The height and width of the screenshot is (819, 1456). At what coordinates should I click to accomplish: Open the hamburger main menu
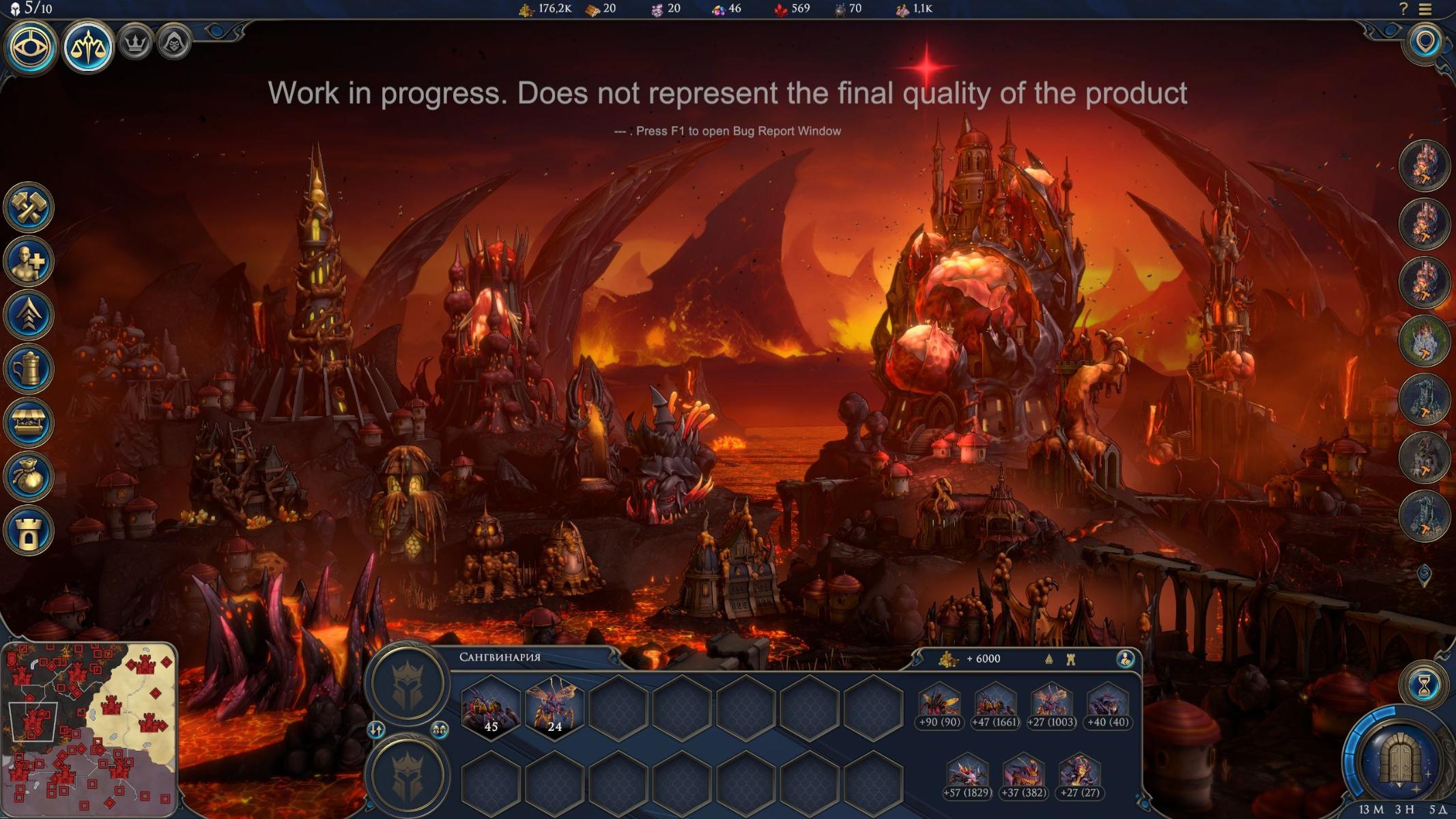(x=1425, y=10)
